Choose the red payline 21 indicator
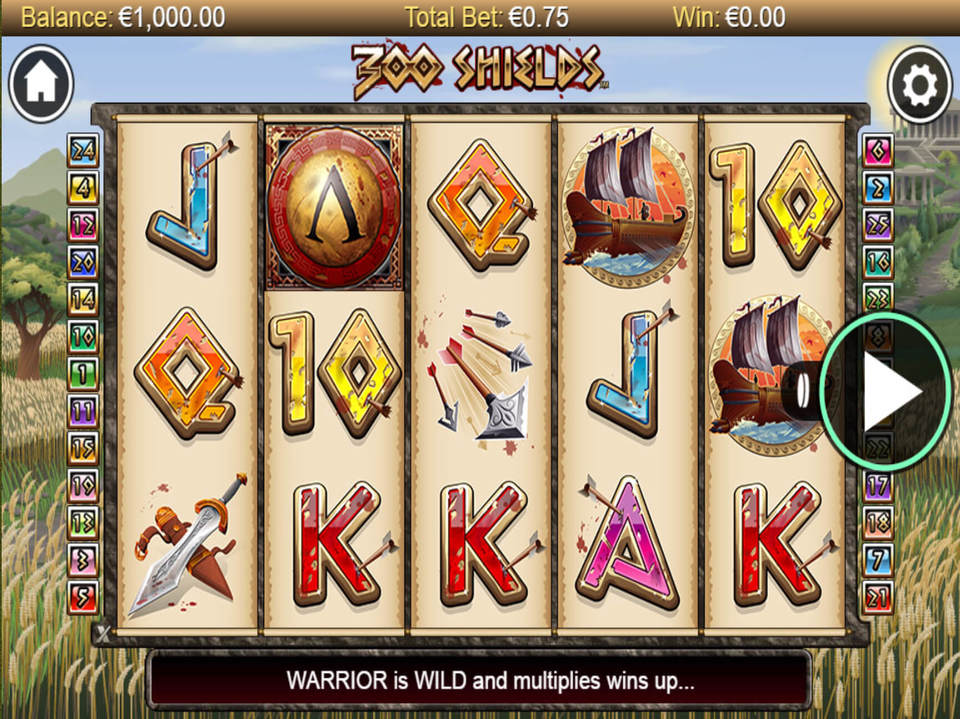The height and width of the screenshot is (719, 960). tap(877, 597)
